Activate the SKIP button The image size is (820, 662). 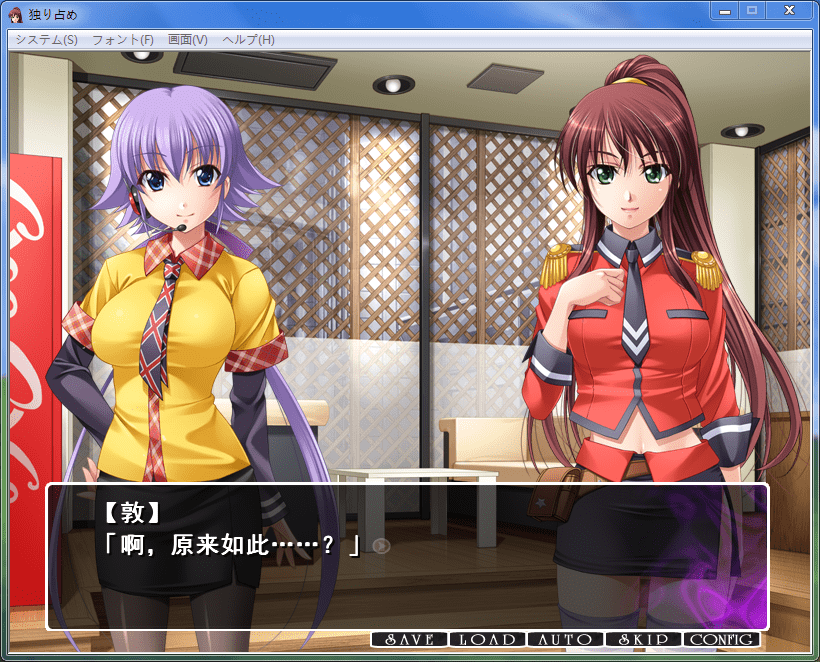click(x=643, y=639)
